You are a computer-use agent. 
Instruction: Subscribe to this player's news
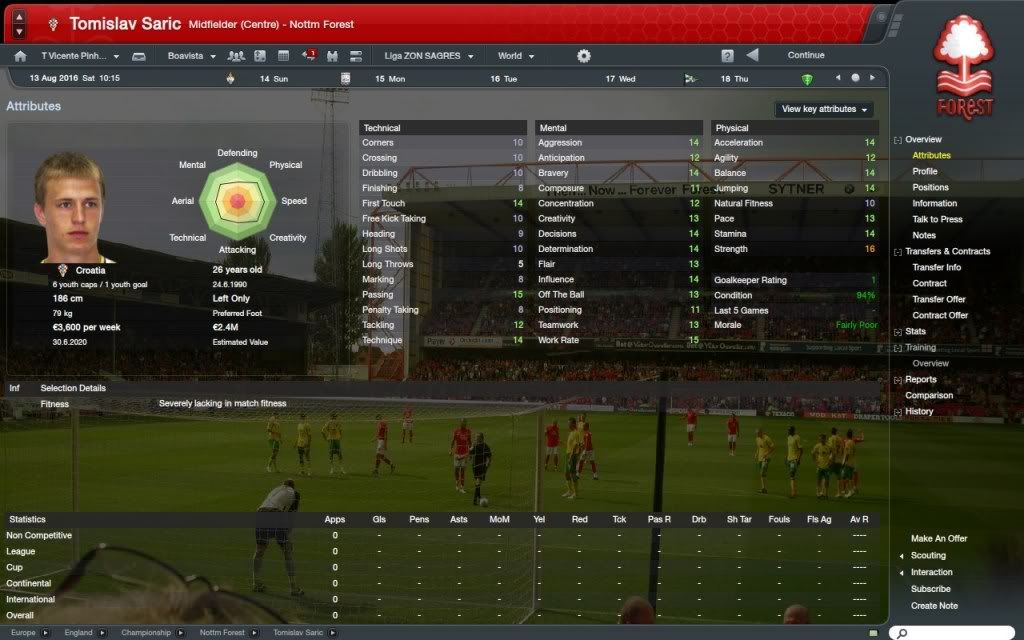coord(930,589)
